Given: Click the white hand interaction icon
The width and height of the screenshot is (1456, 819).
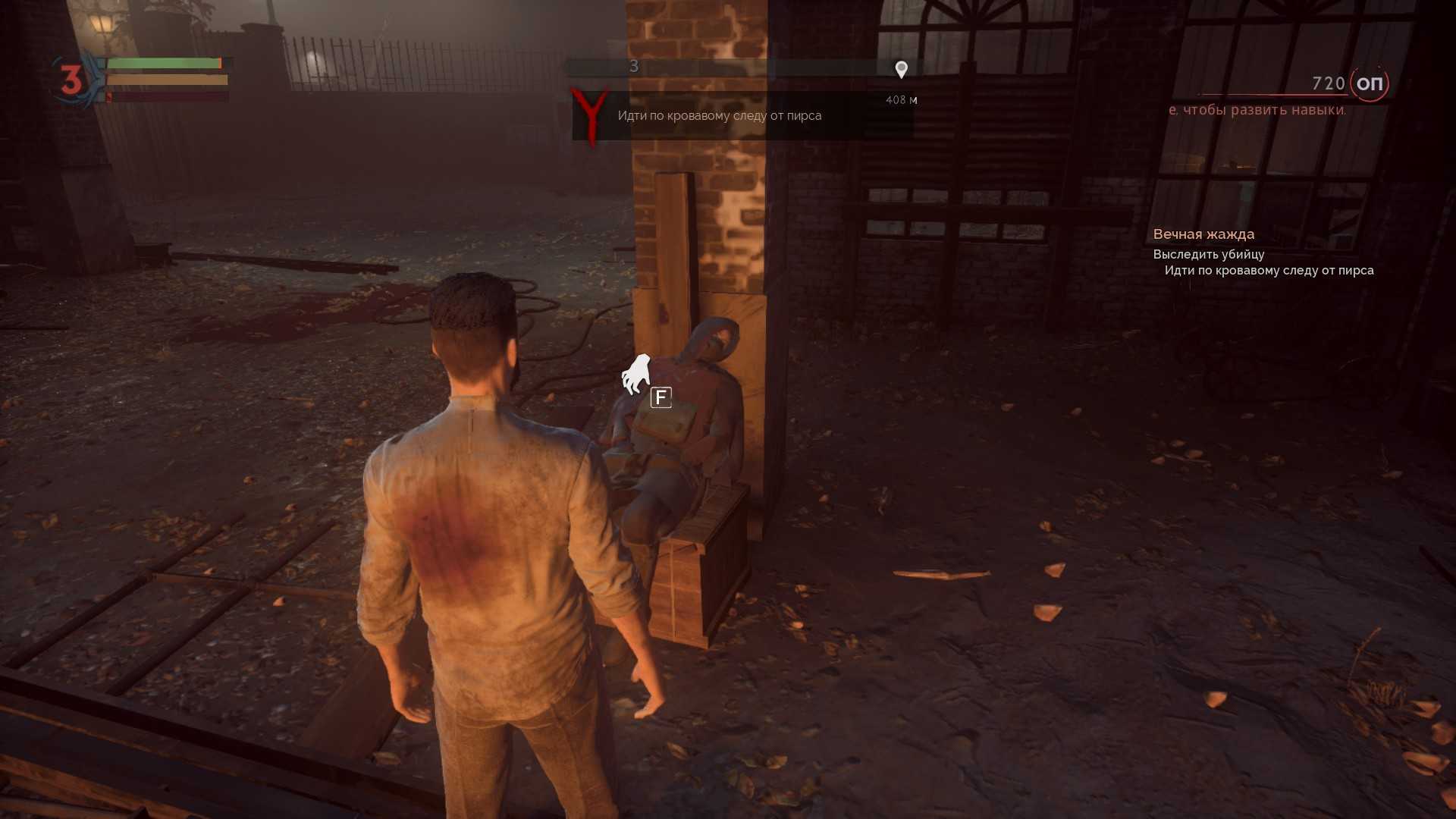Looking at the screenshot, I should pos(636,374).
